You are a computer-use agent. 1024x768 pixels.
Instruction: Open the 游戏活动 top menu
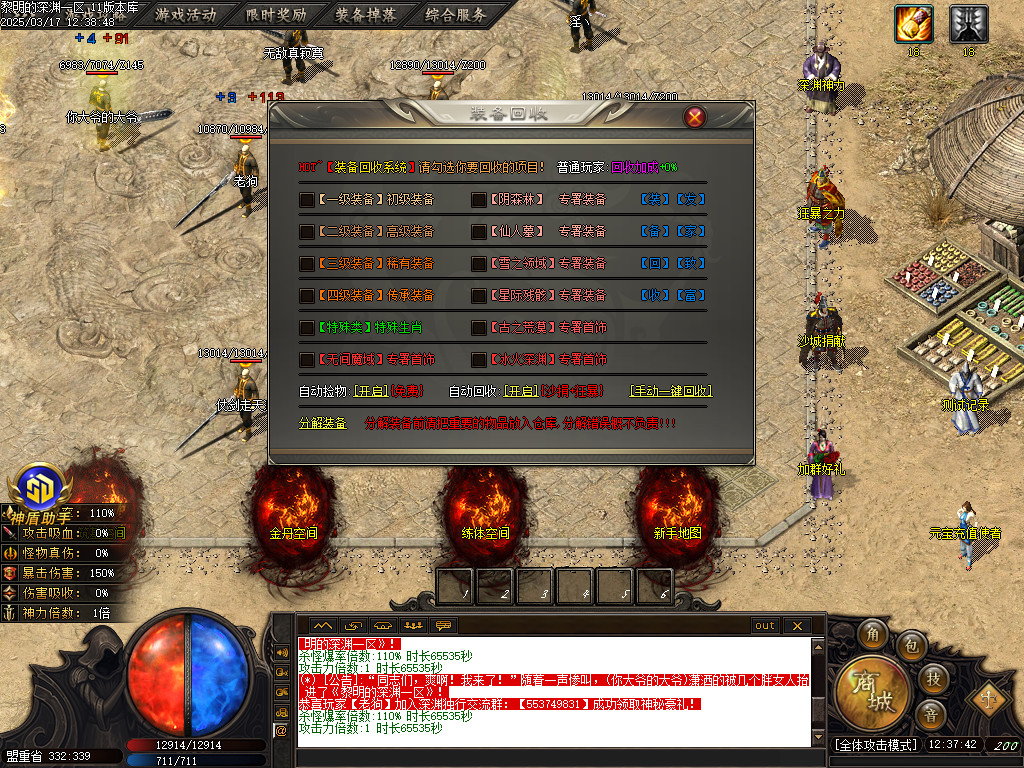tap(186, 15)
